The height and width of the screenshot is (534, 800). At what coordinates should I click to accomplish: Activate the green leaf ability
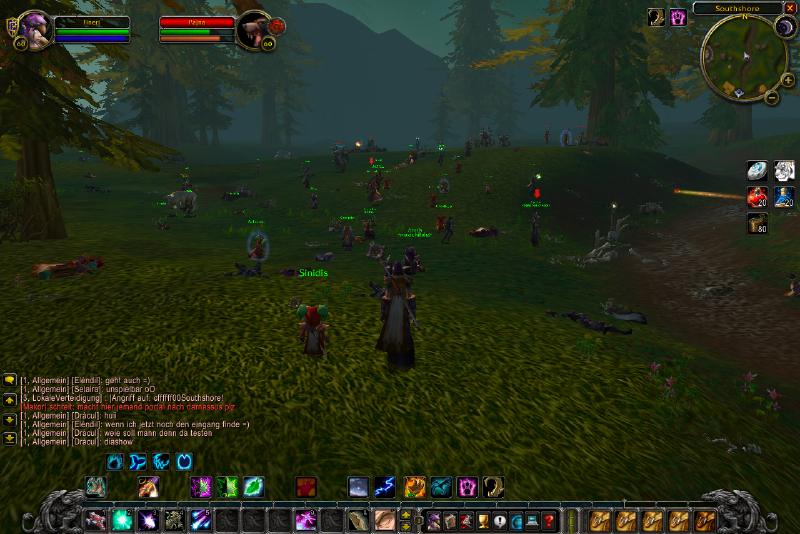(x=254, y=487)
